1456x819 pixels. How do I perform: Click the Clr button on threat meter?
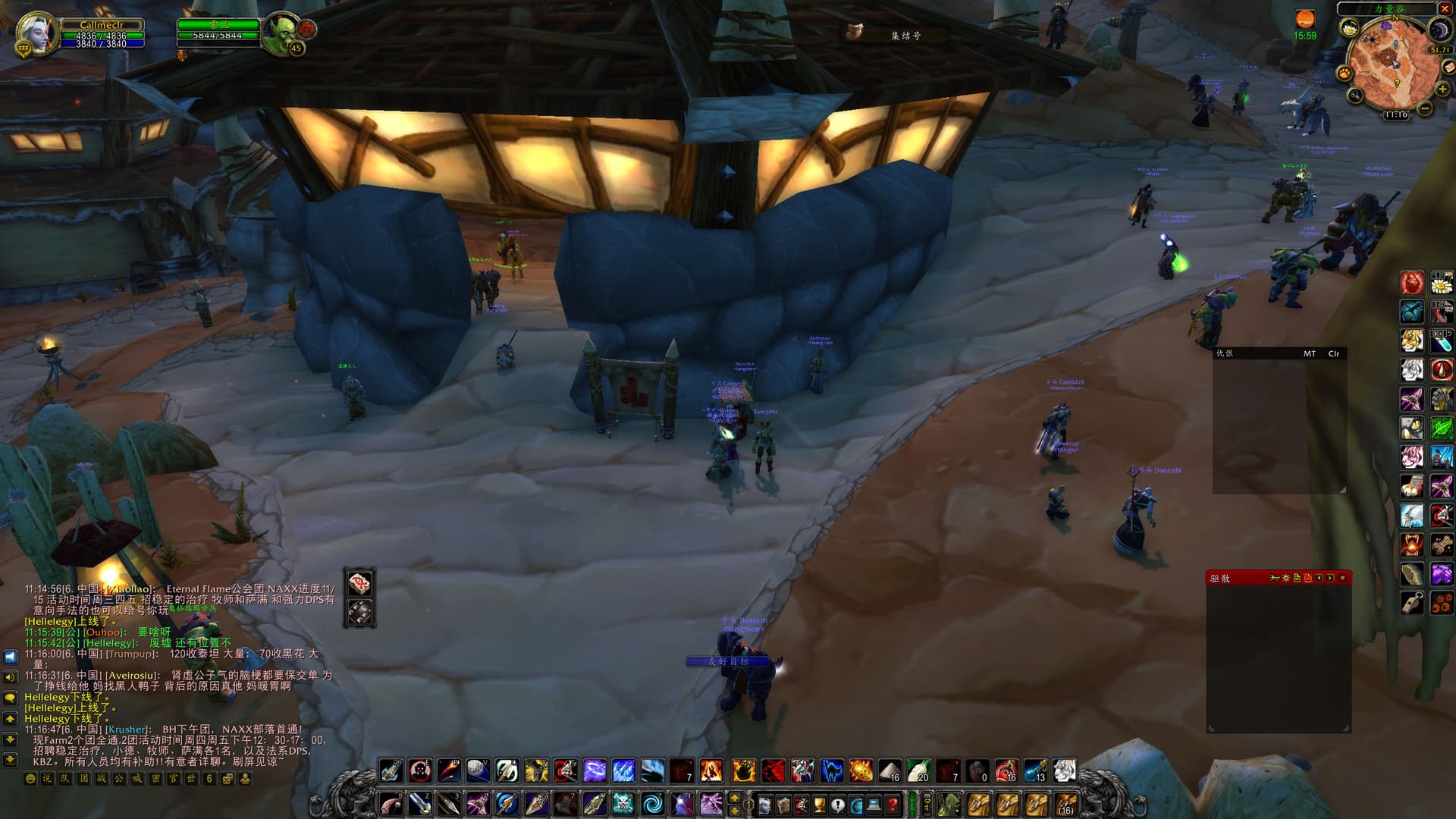tap(1333, 353)
